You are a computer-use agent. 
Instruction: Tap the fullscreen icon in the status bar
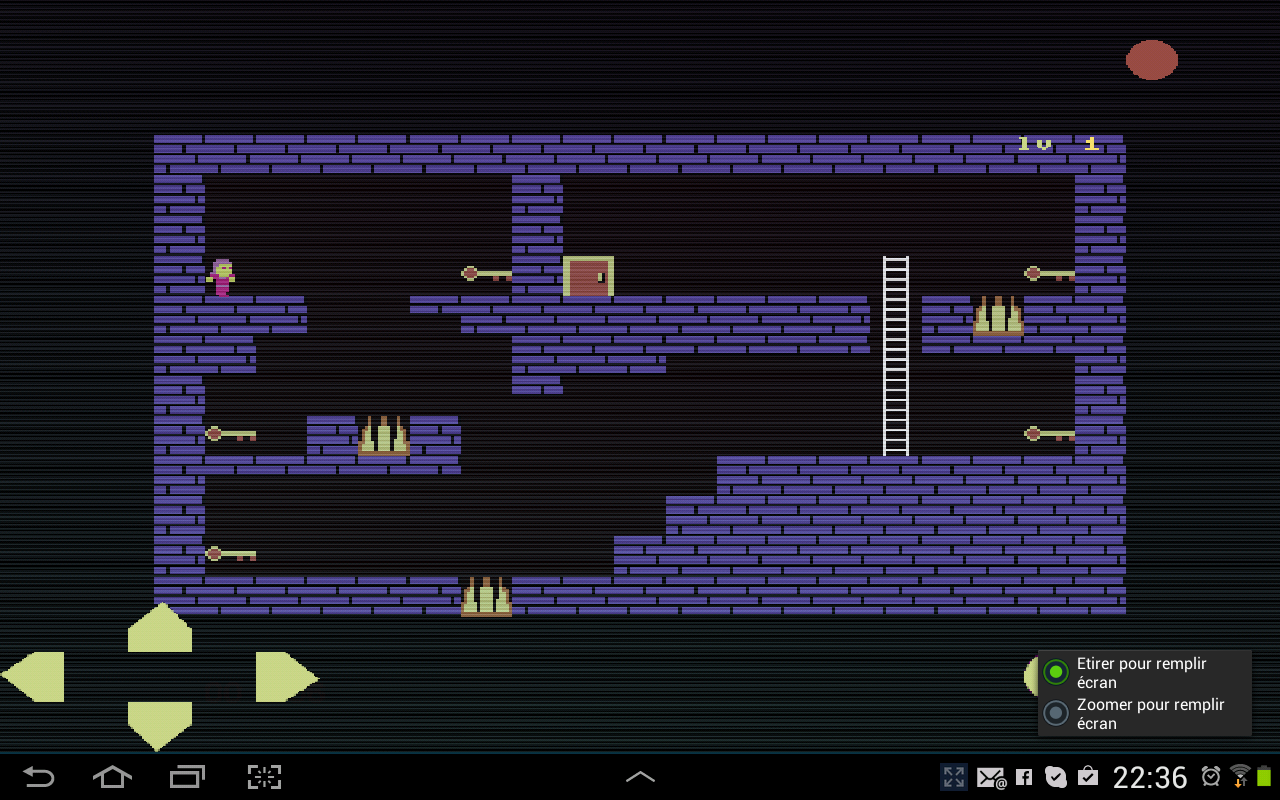(x=953, y=777)
